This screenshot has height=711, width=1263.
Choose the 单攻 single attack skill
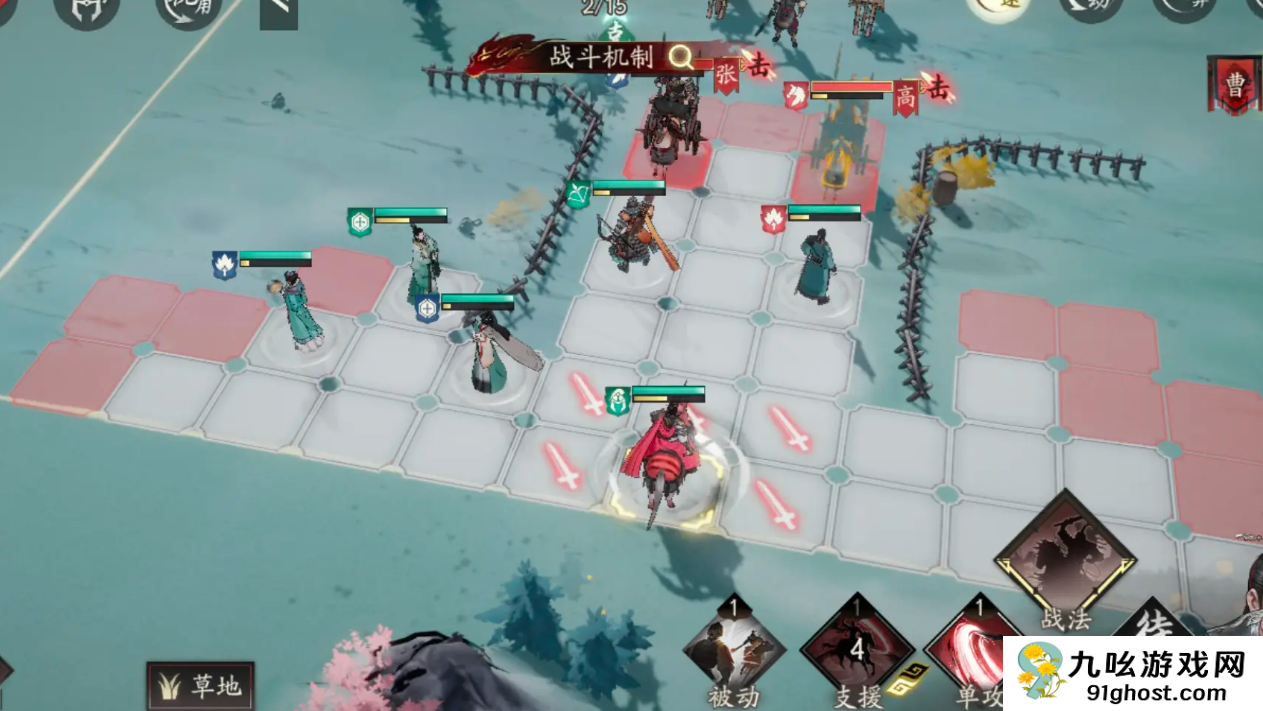[972, 650]
